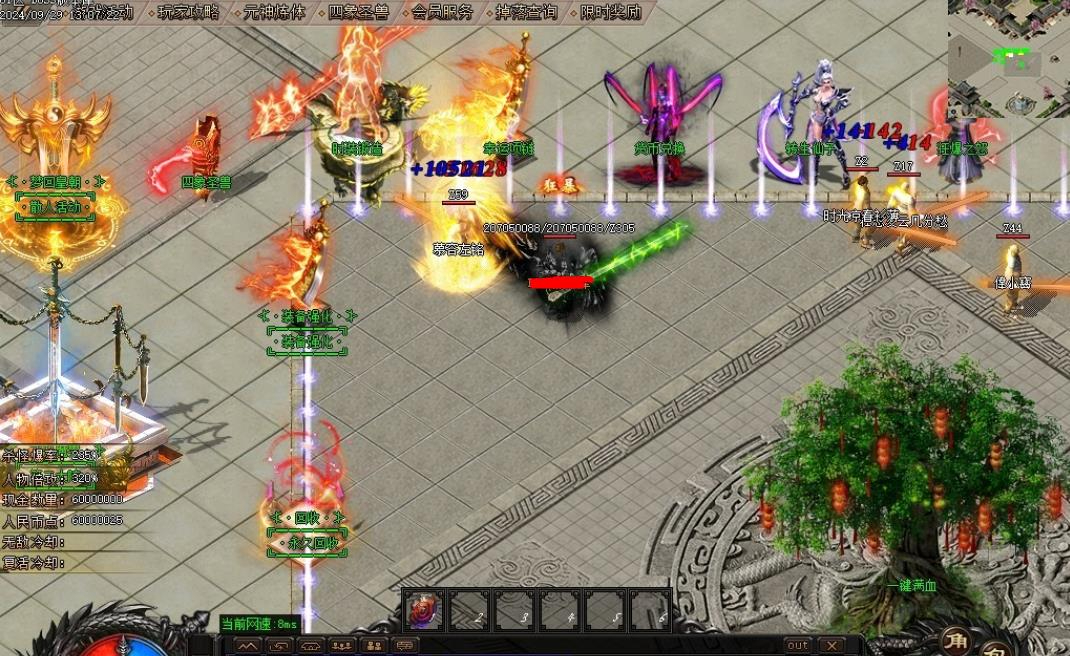This screenshot has height=656, width=1070.
Task: Click the minimap in the corner
Action: 1008,58
